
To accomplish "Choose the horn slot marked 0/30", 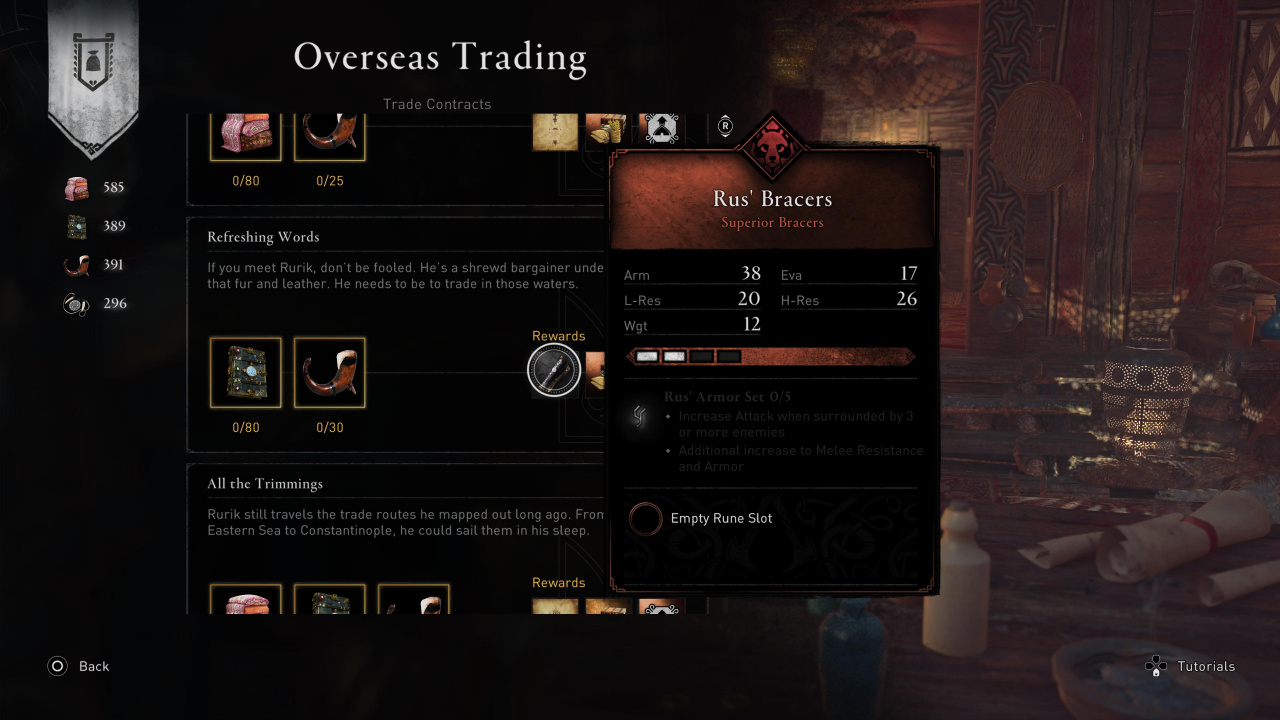I will pos(329,372).
